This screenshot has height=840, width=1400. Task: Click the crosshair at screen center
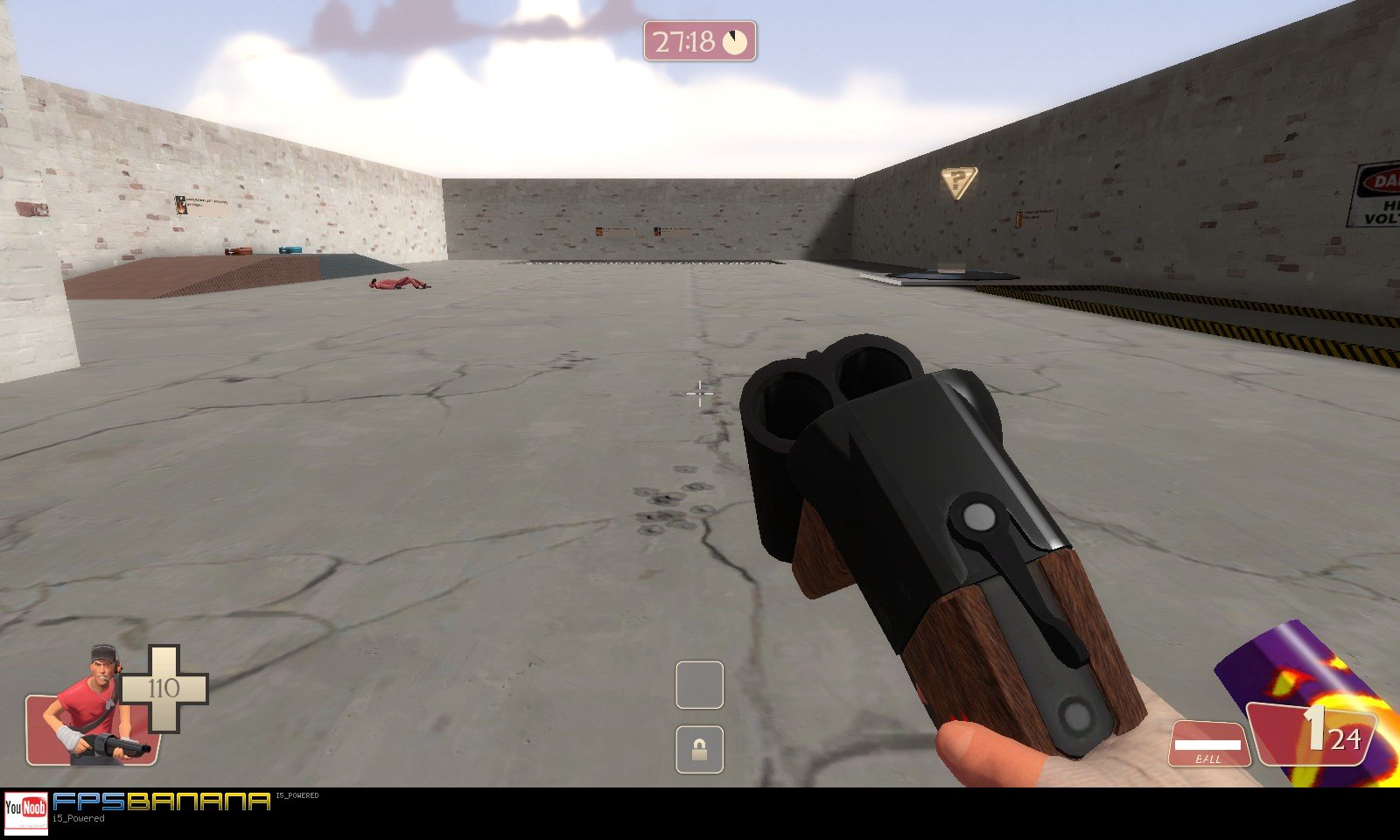coord(699,395)
